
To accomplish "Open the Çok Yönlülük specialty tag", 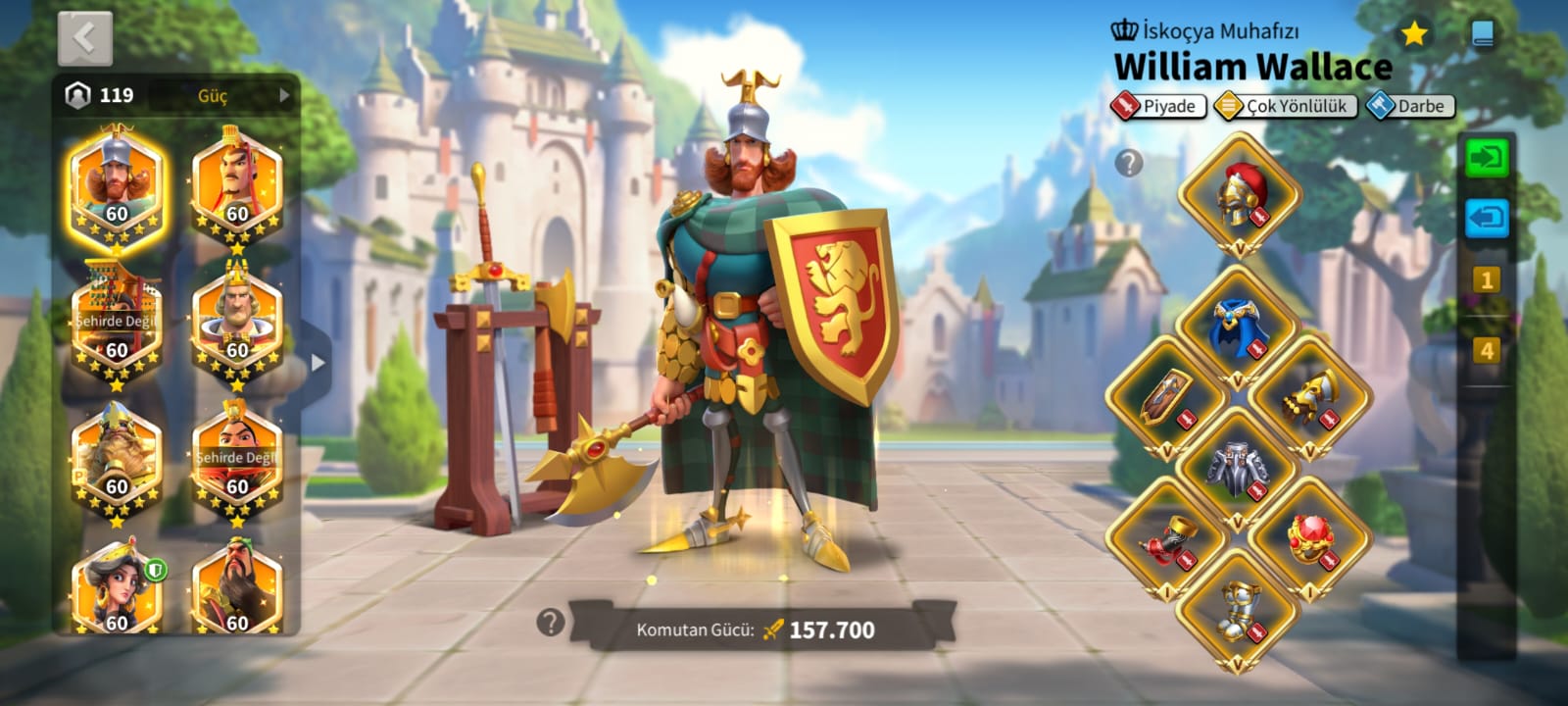I will [x=1285, y=106].
